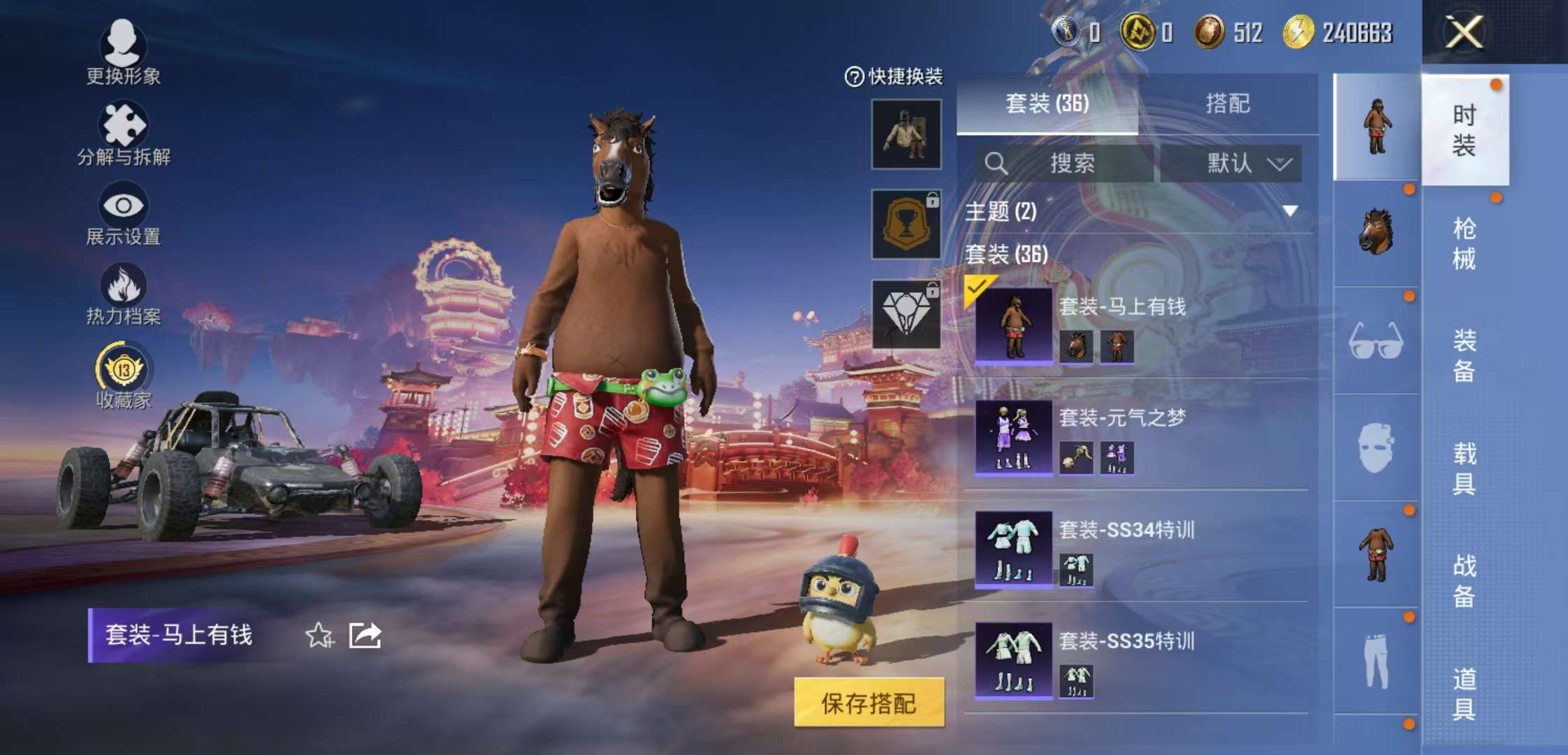Toggle the trophy quick-change slot

tap(905, 224)
